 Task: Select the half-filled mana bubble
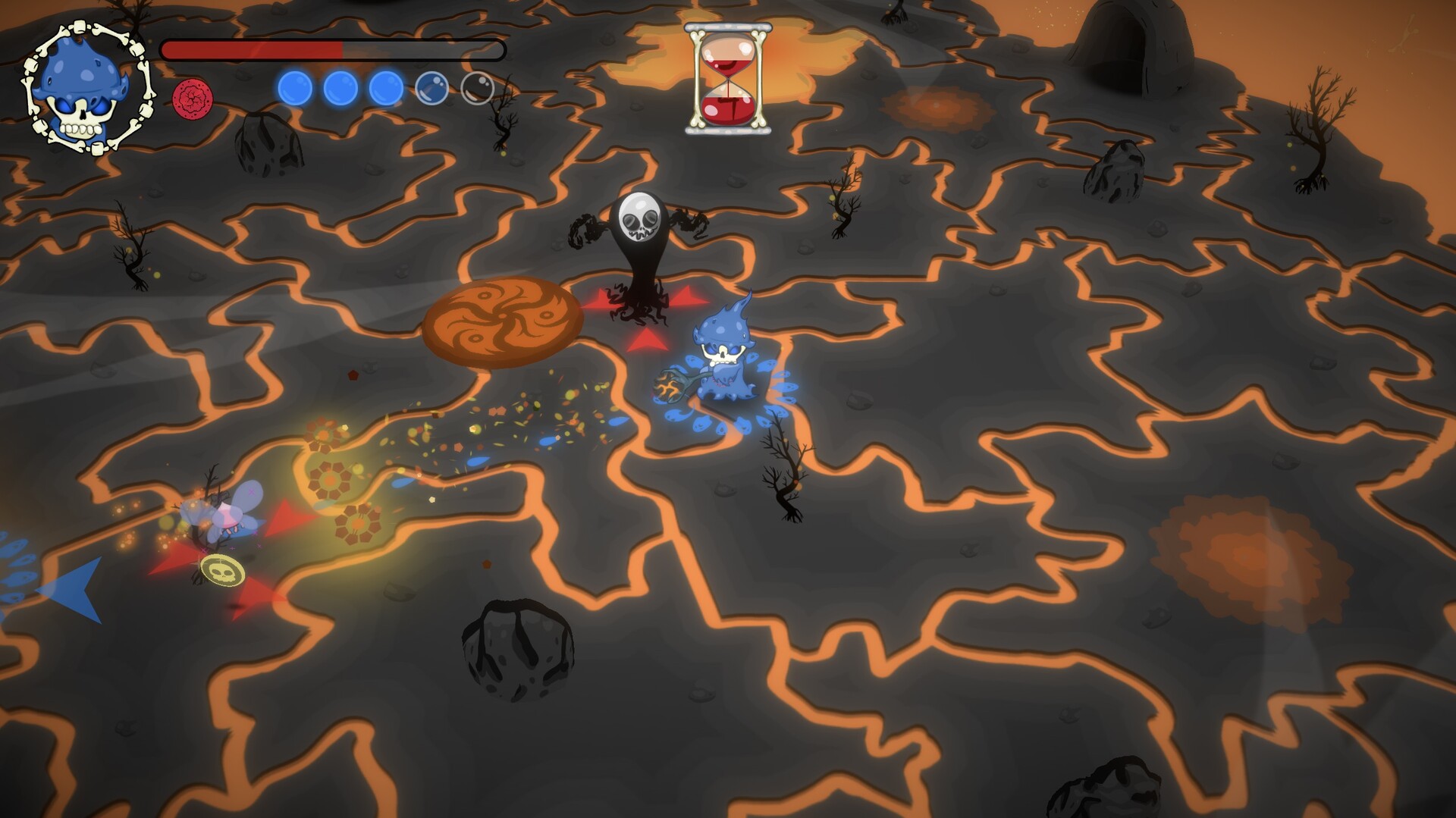(x=431, y=89)
